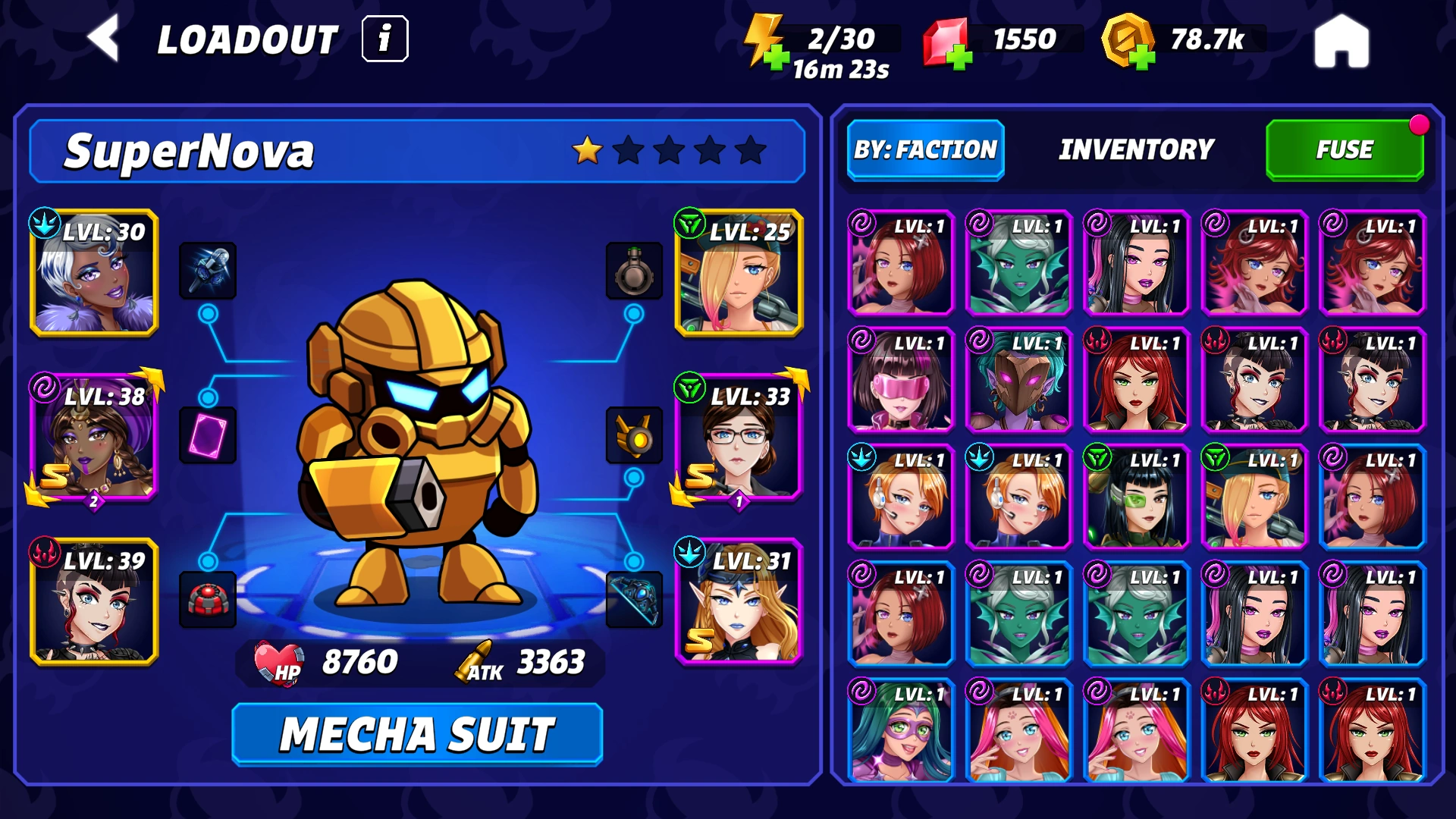Pick the pink visor girl inventory card
The height and width of the screenshot is (819, 1456).
[900, 380]
